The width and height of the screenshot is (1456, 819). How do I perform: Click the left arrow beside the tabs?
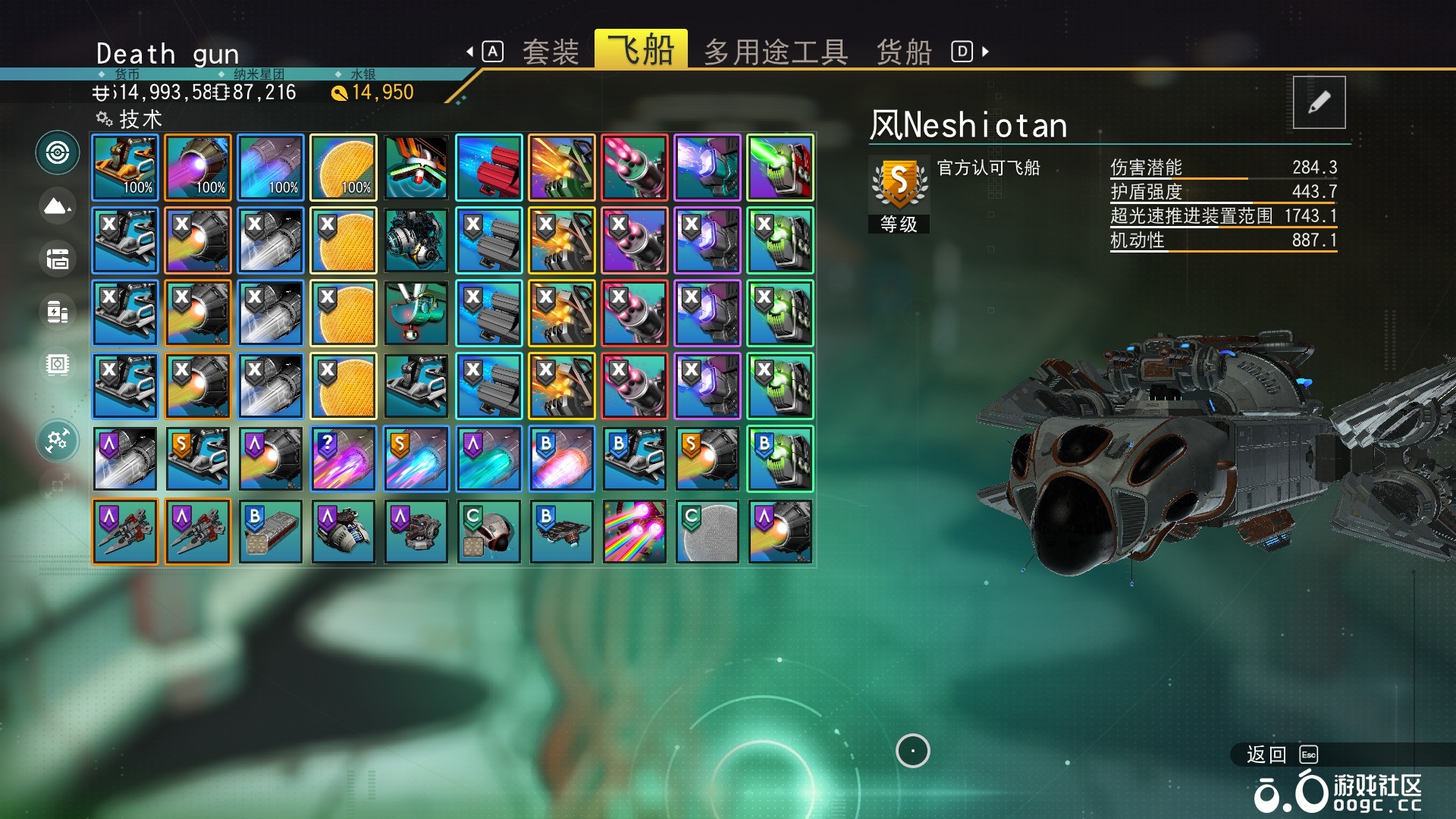click(470, 52)
